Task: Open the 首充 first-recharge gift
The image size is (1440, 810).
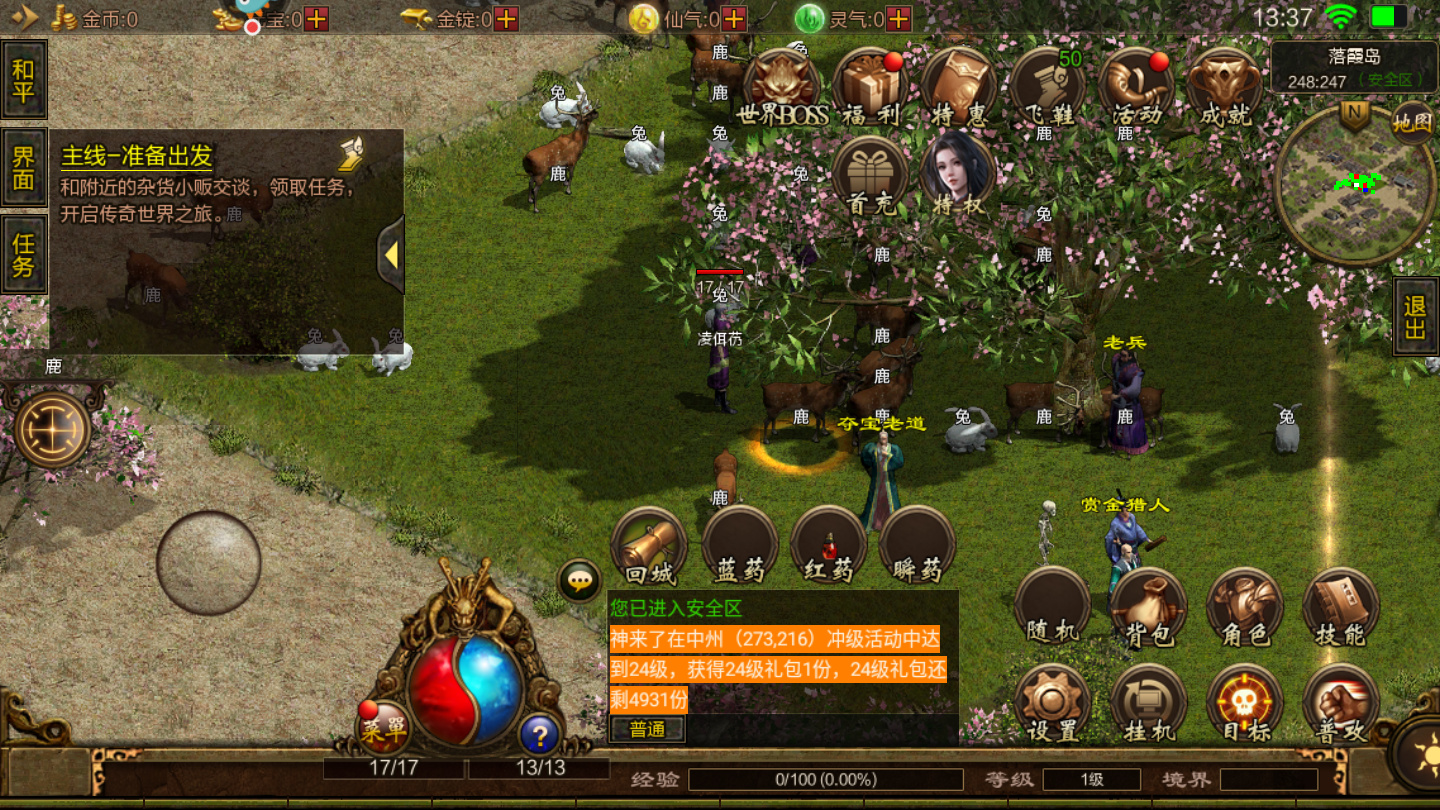Action: 870,175
